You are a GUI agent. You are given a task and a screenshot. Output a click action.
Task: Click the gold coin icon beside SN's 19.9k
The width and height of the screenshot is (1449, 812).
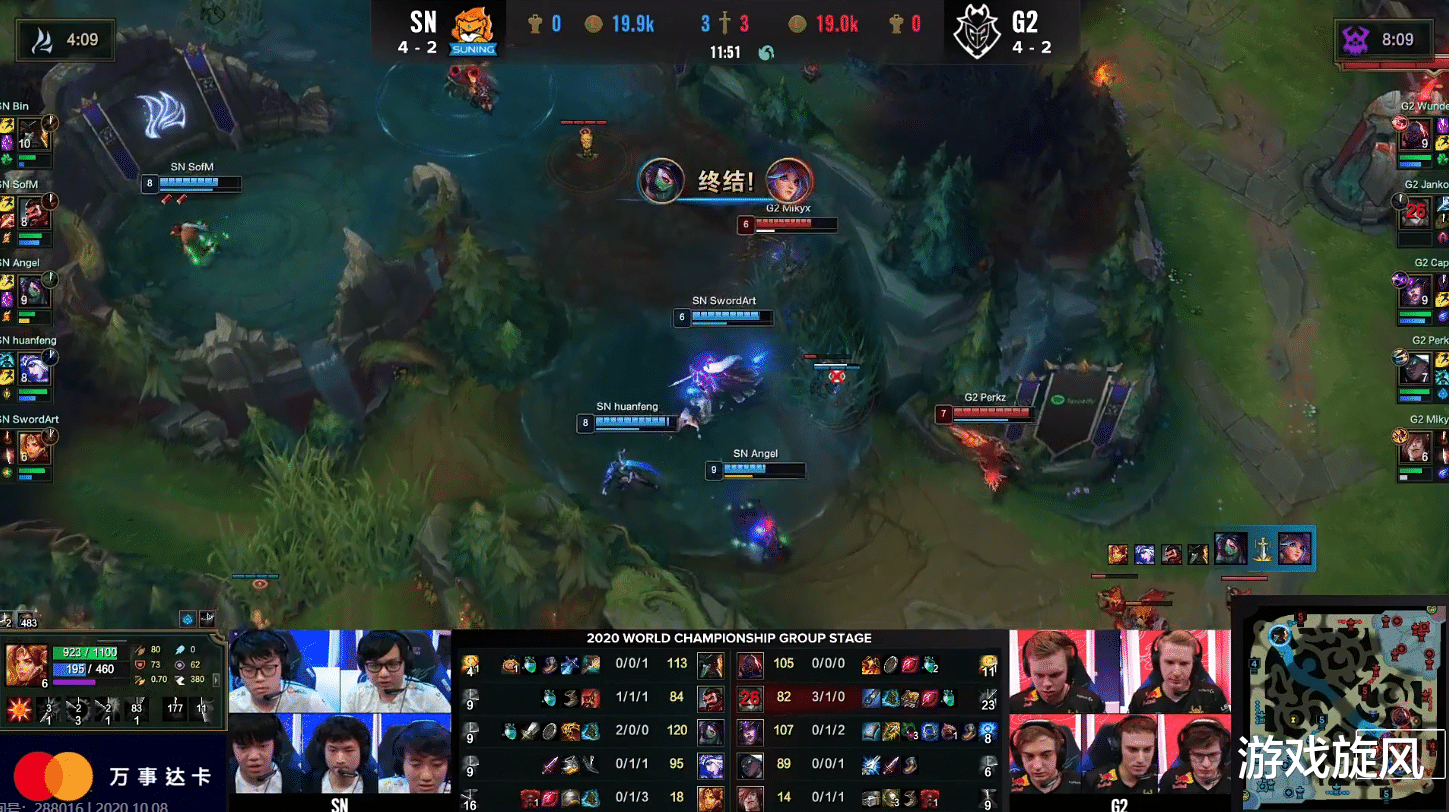pyautogui.click(x=594, y=23)
